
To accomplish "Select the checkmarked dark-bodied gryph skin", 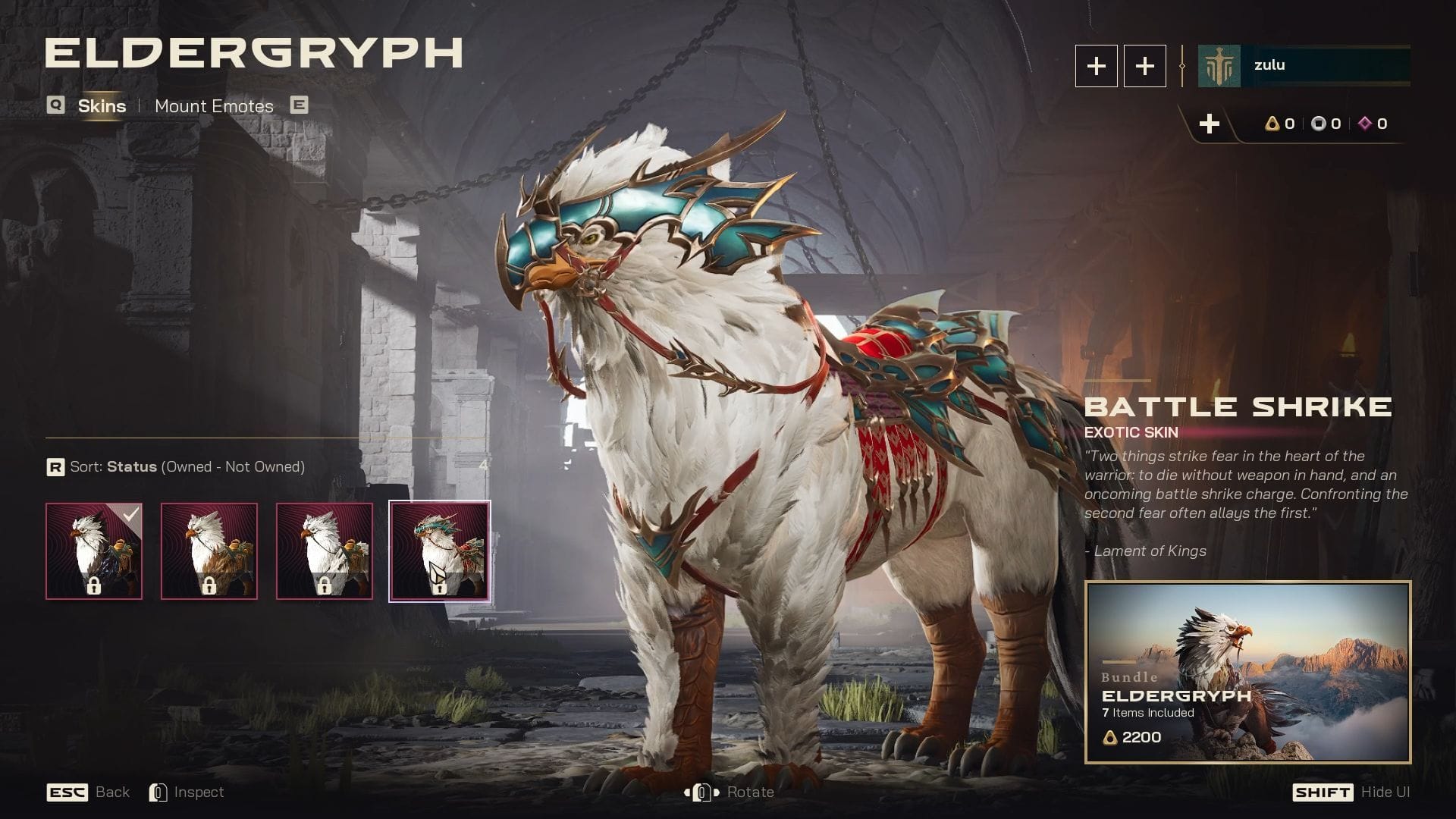I will (x=94, y=551).
